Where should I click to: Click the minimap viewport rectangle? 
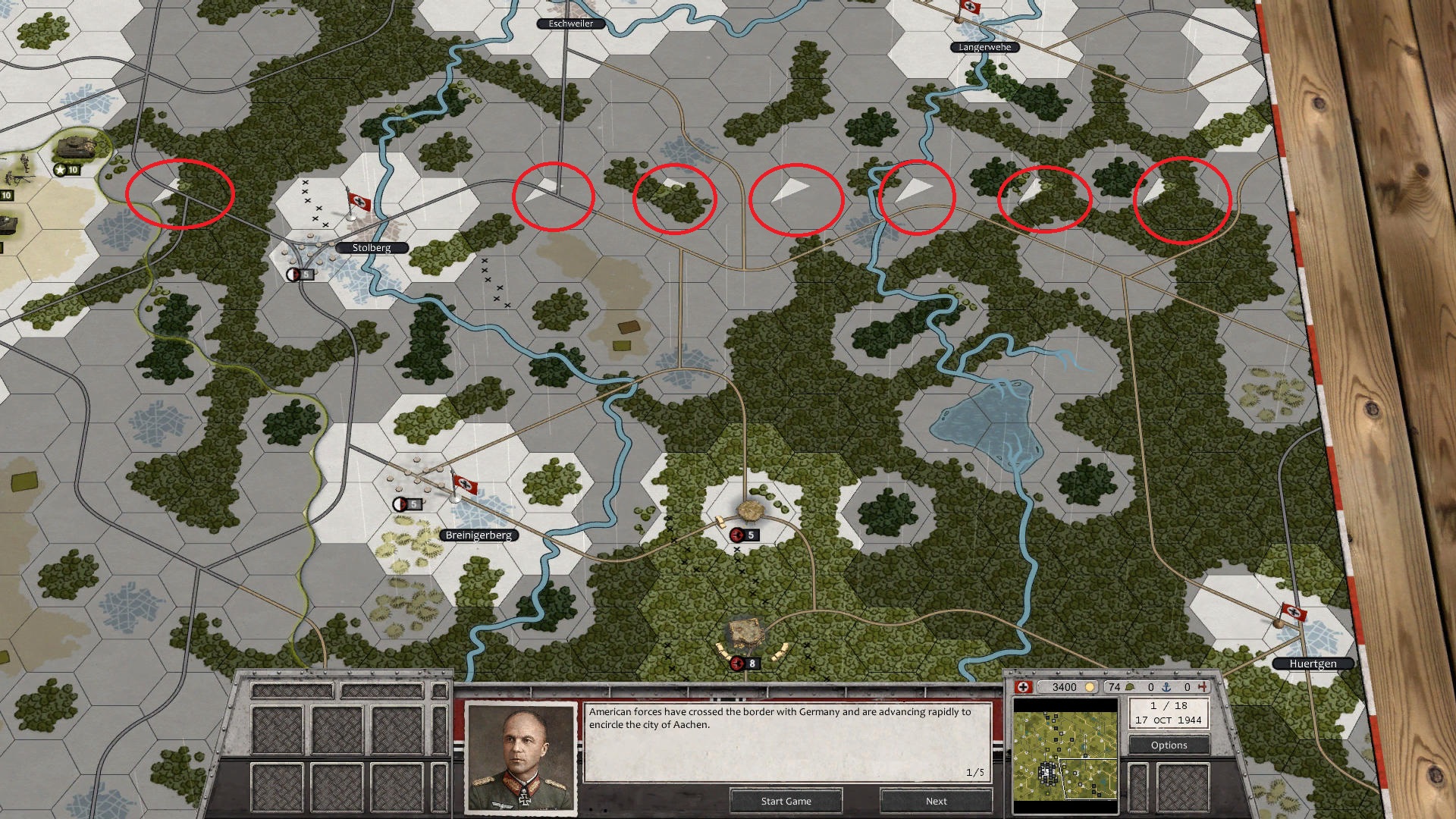[x=1088, y=777]
